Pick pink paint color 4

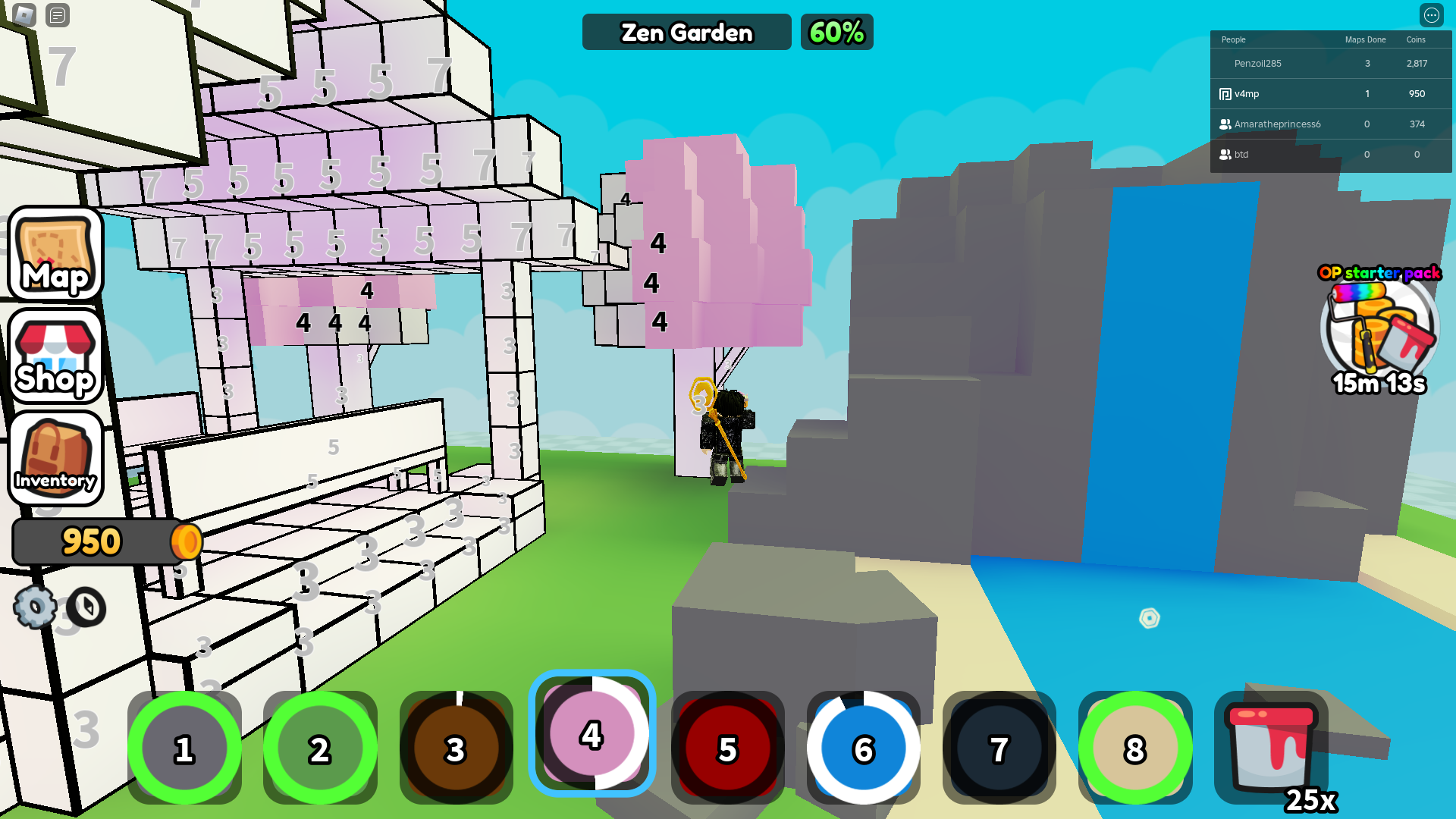[591, 734]
